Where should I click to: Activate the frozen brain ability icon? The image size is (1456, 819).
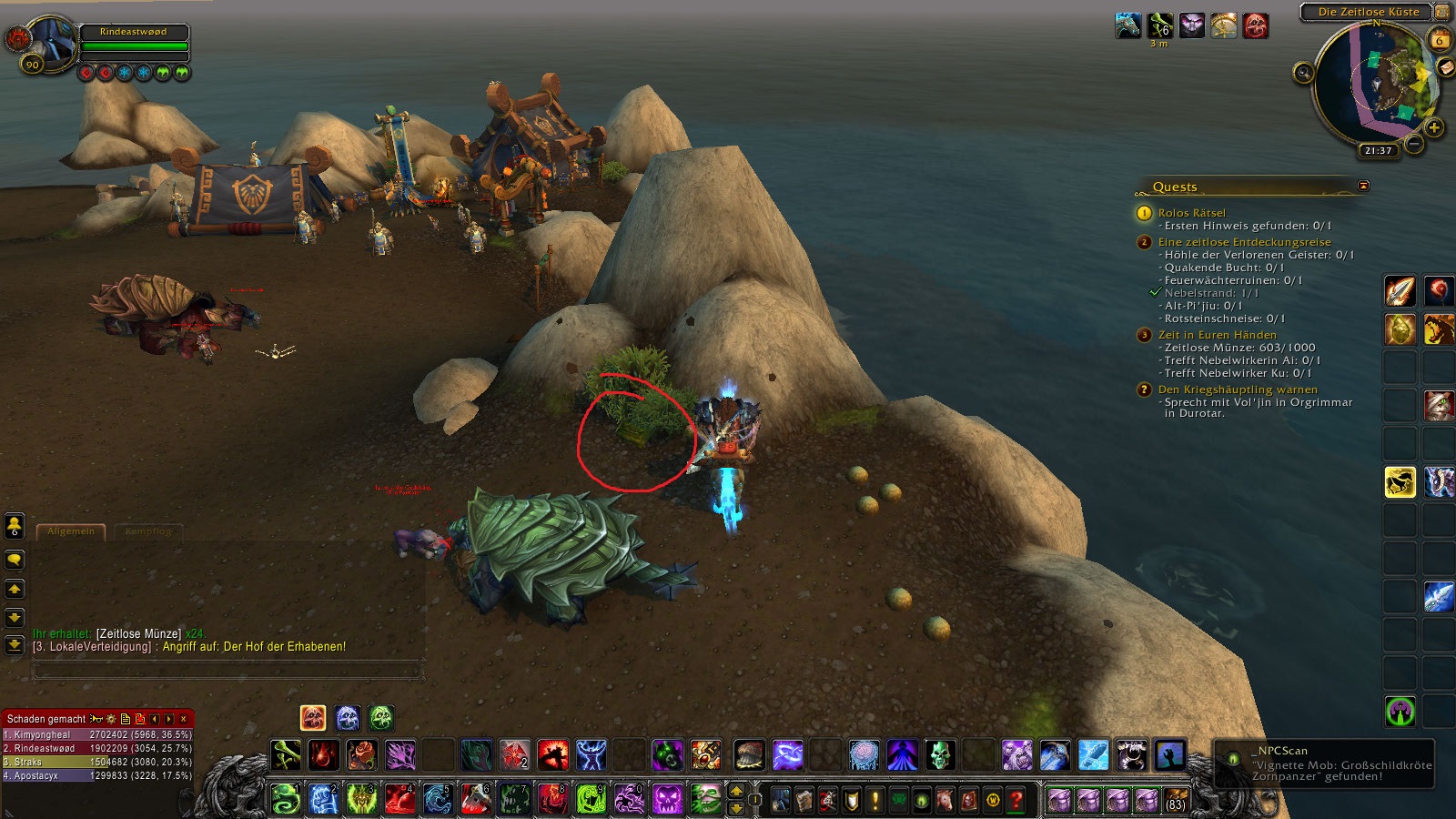point(864,754)
